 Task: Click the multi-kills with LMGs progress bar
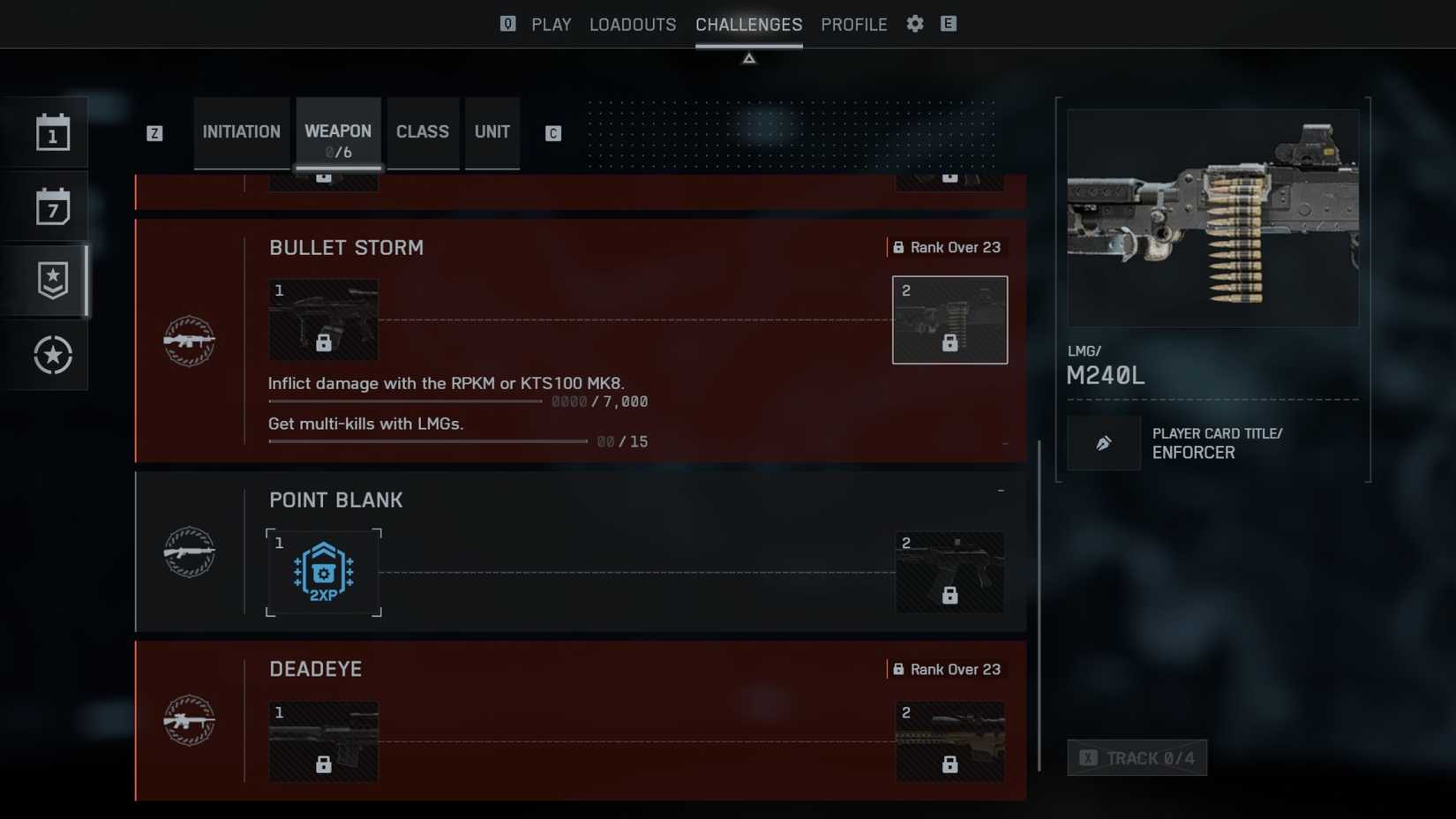pyautogui.click(x=428, y=440)
